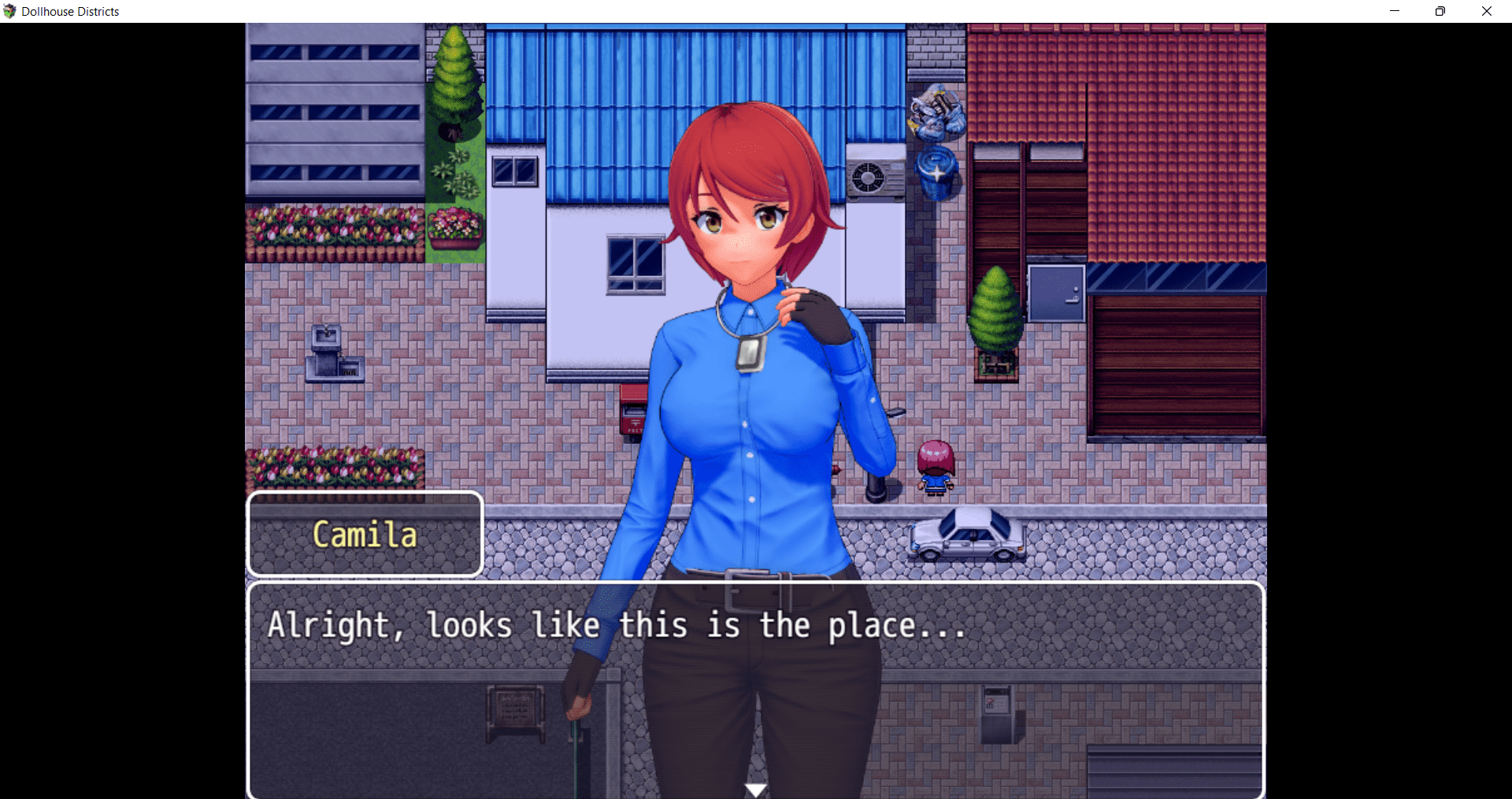Restore down the game window
This screenshot has height=799, width=1512.
pos(1440,11)
